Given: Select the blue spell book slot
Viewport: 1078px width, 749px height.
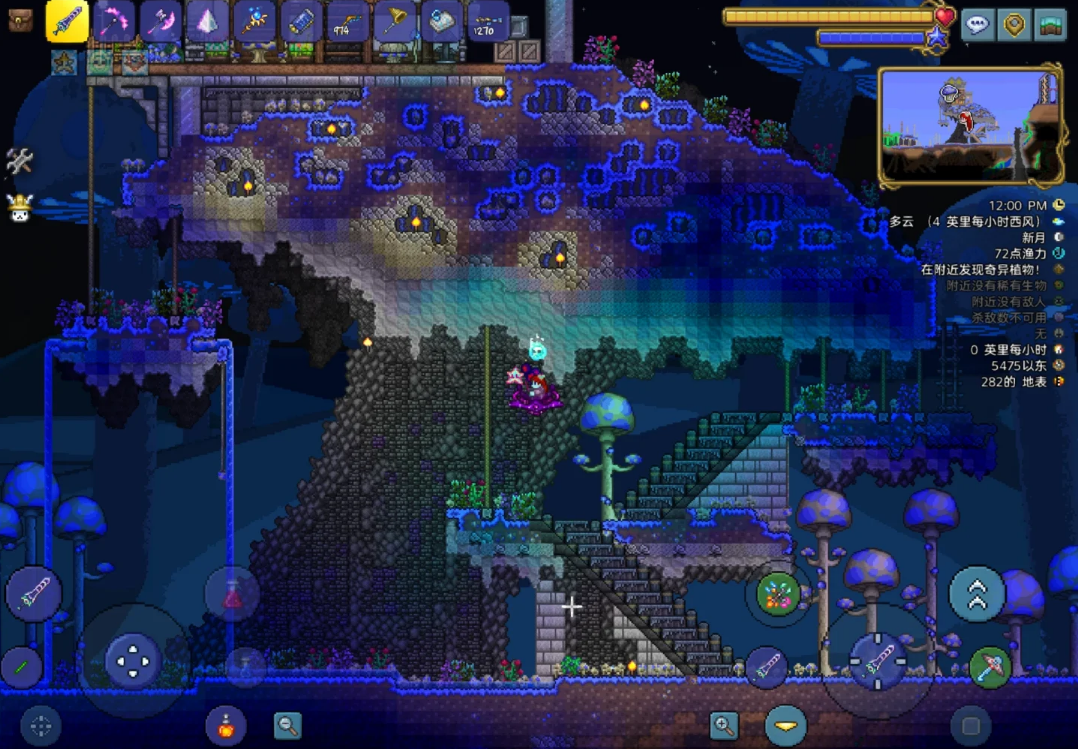Looking at the screenshot, I should pyautogui.click(x=441, y=21).
